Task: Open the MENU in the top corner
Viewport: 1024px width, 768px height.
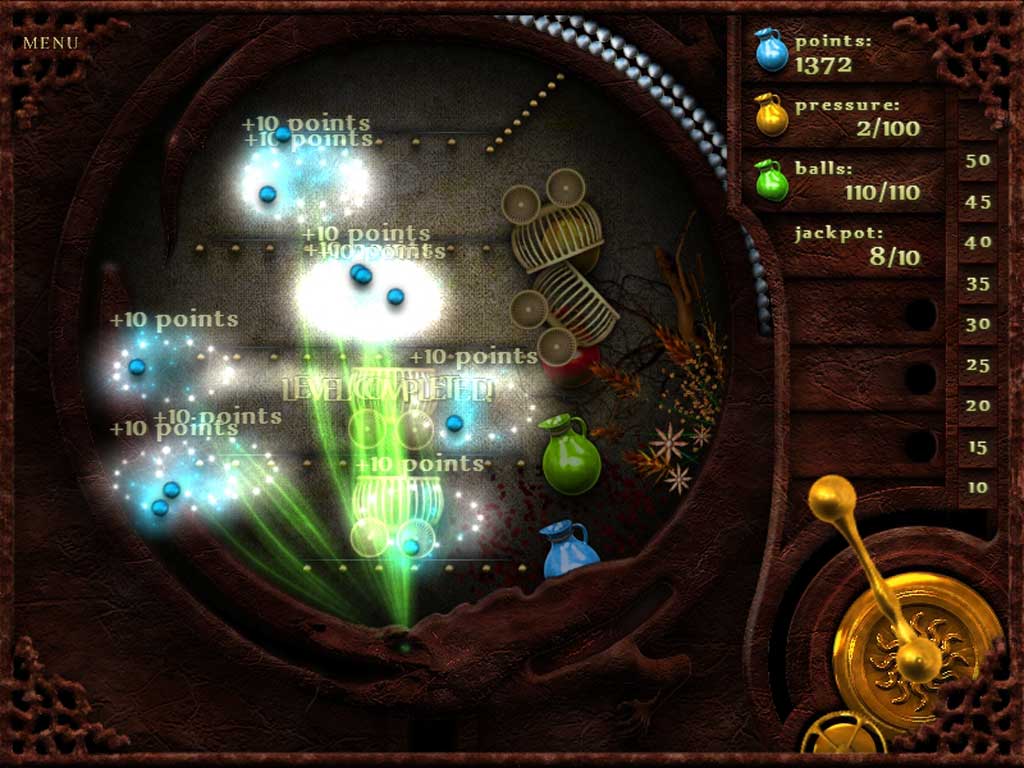Action: [x=50, y=43]
